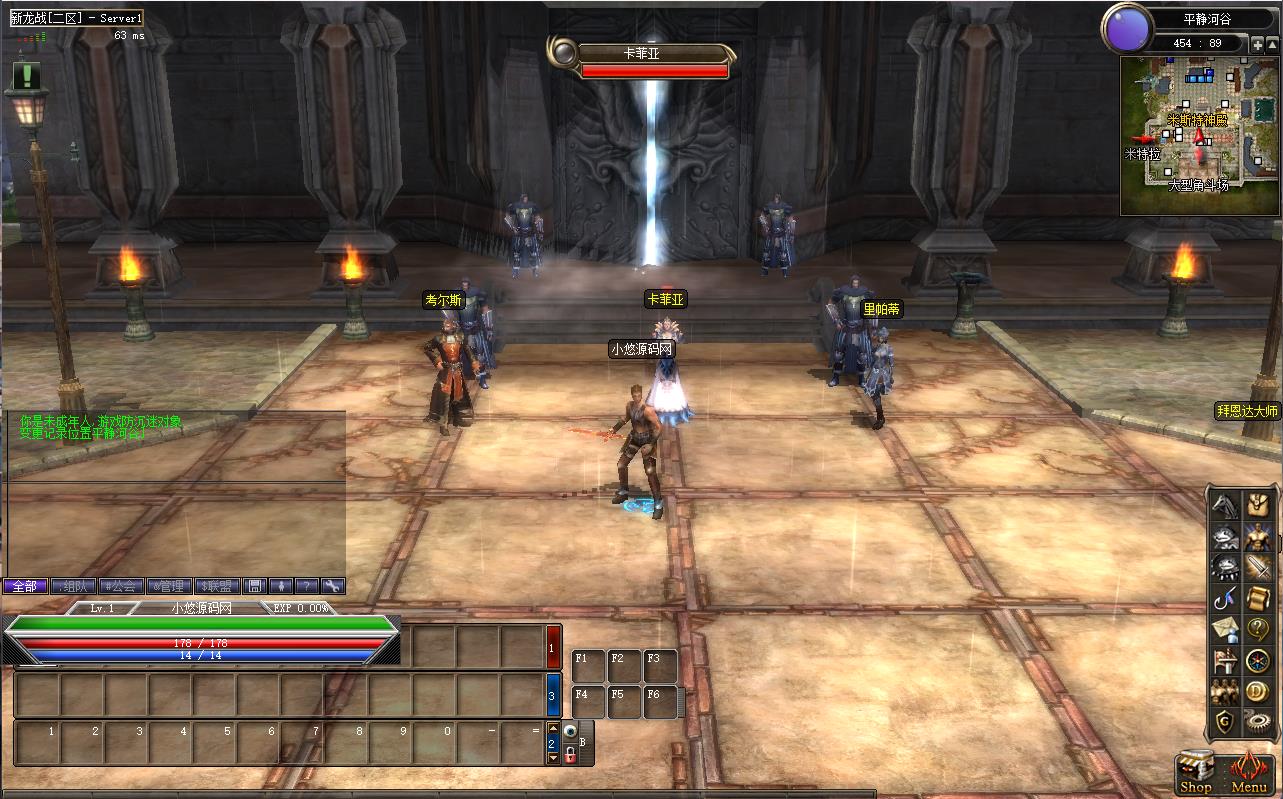Select the 公会 chat tab
Image resolution: width=1283 pixels, height=799 pixels.
122,586
